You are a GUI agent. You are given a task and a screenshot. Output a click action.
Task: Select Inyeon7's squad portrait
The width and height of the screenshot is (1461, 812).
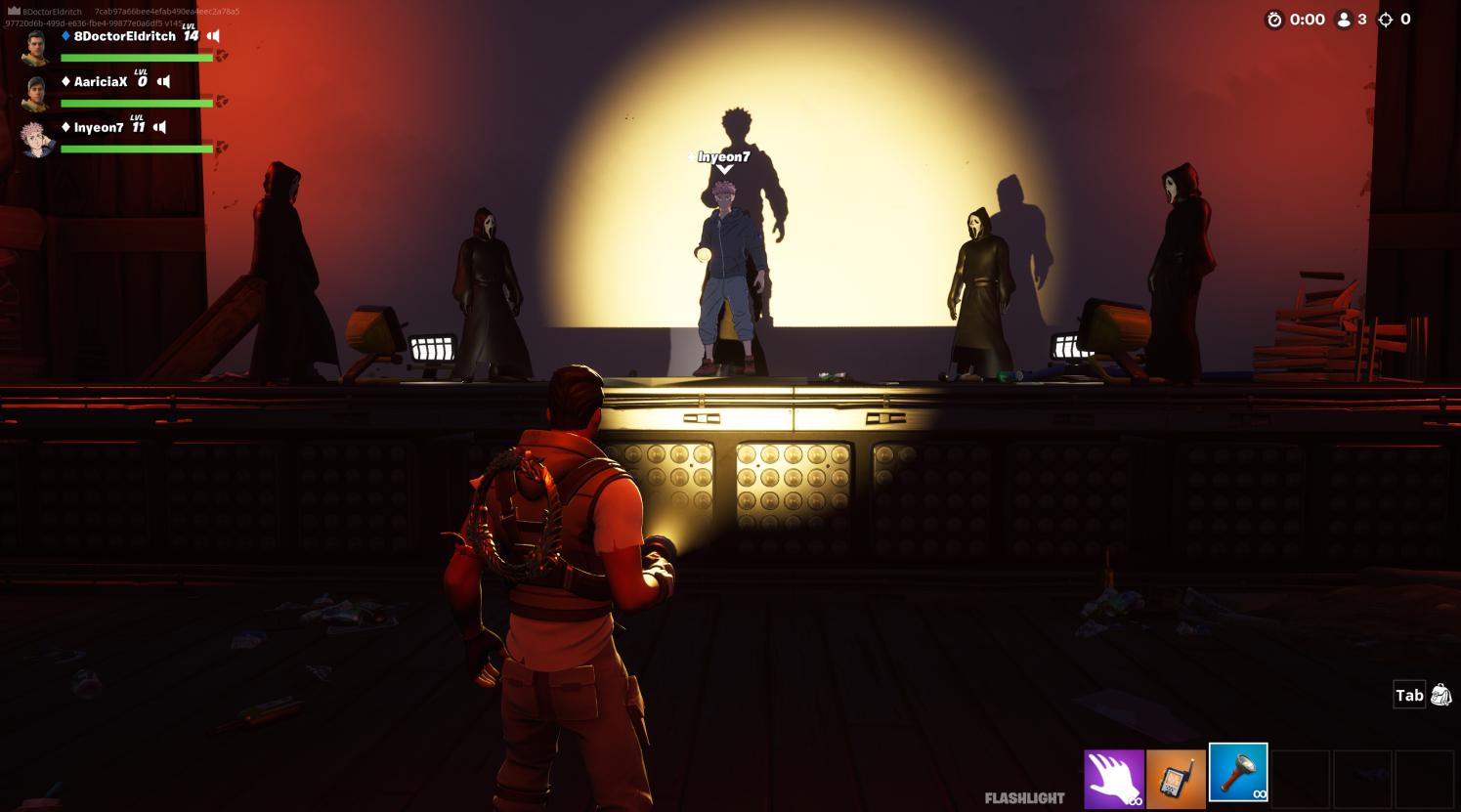pos(36,139)
